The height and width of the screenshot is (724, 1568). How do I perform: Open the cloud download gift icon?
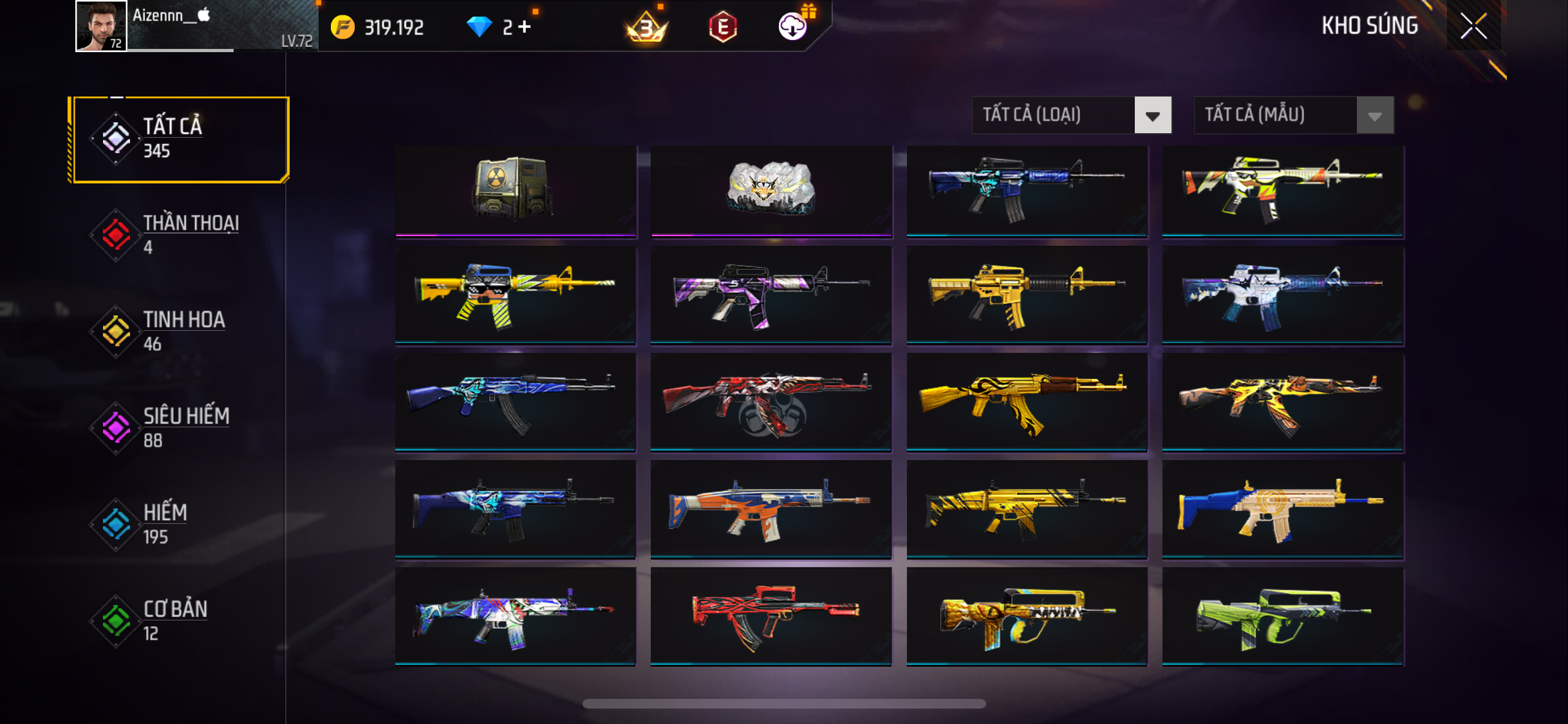tap(793, 26)
